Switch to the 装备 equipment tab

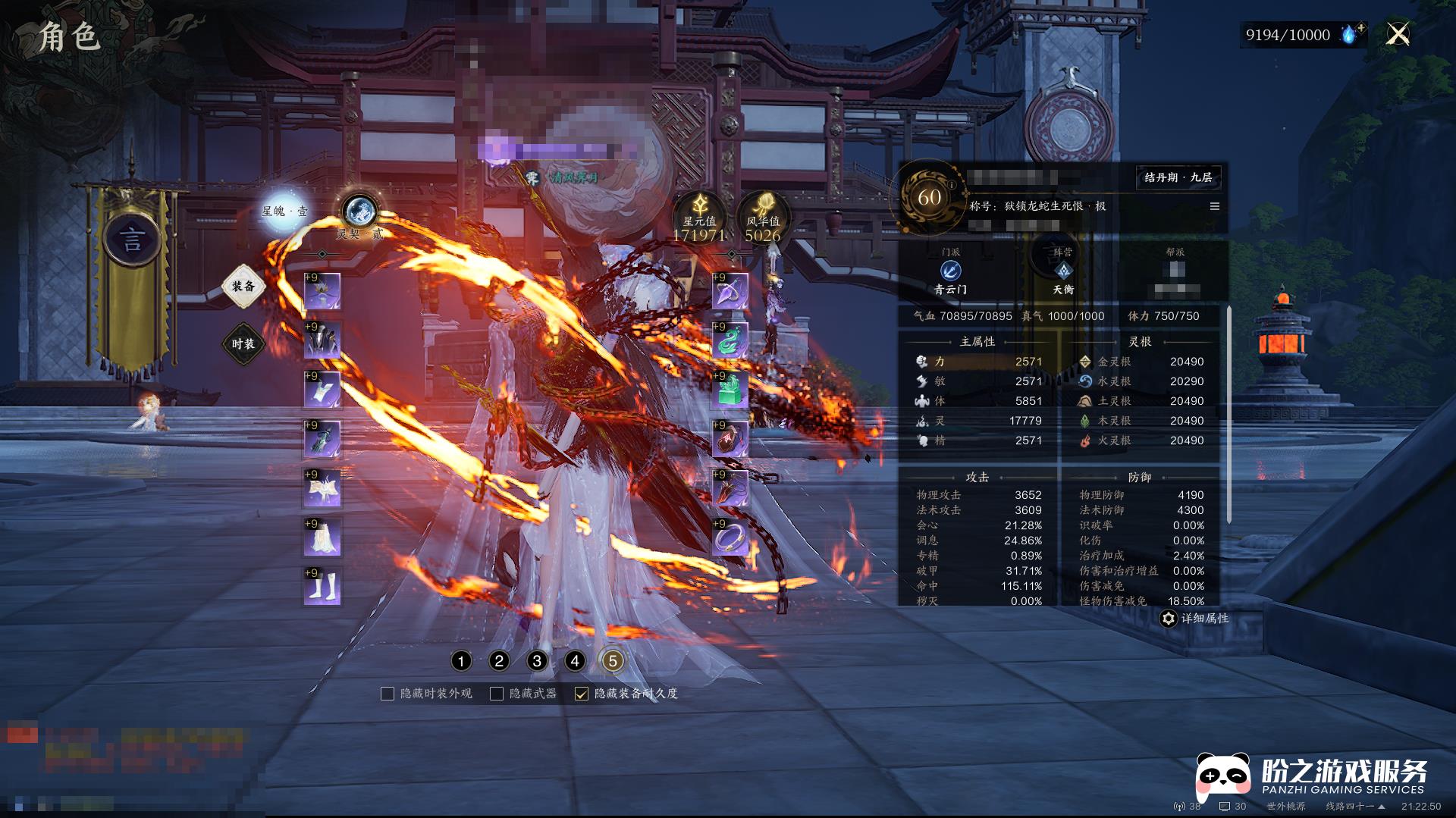(243, 287)
